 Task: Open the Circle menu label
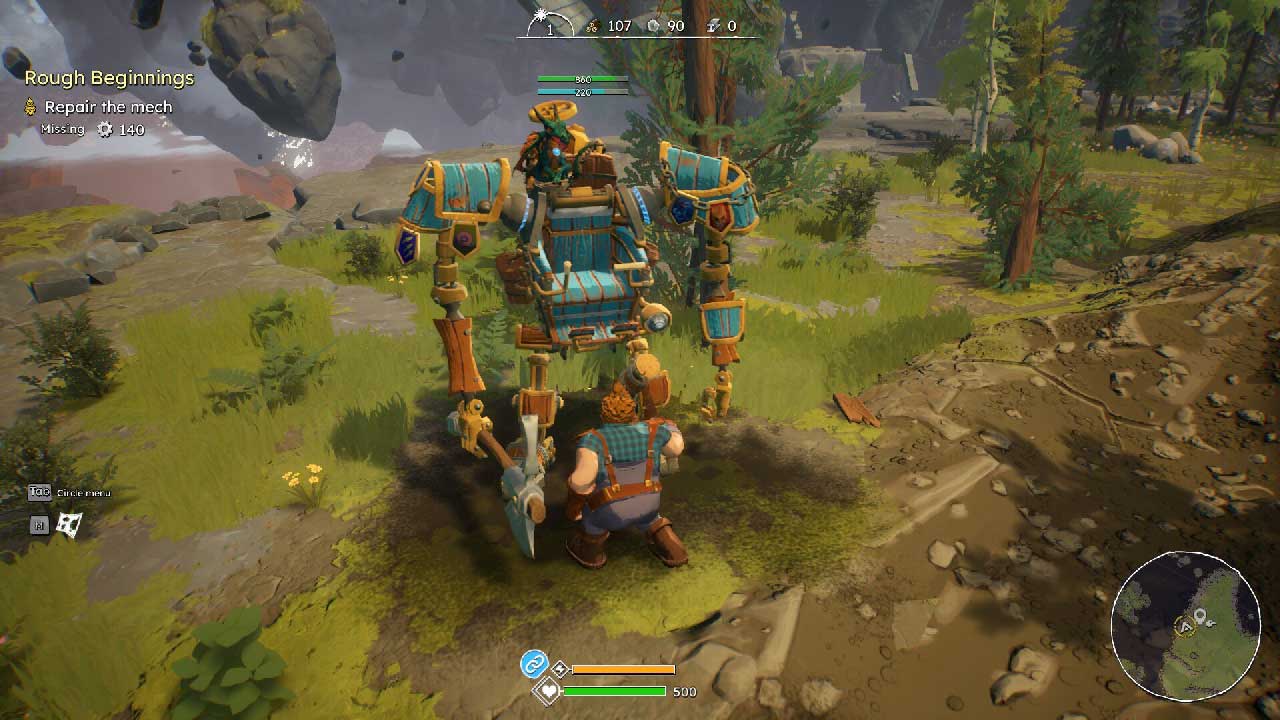(82, 492)
